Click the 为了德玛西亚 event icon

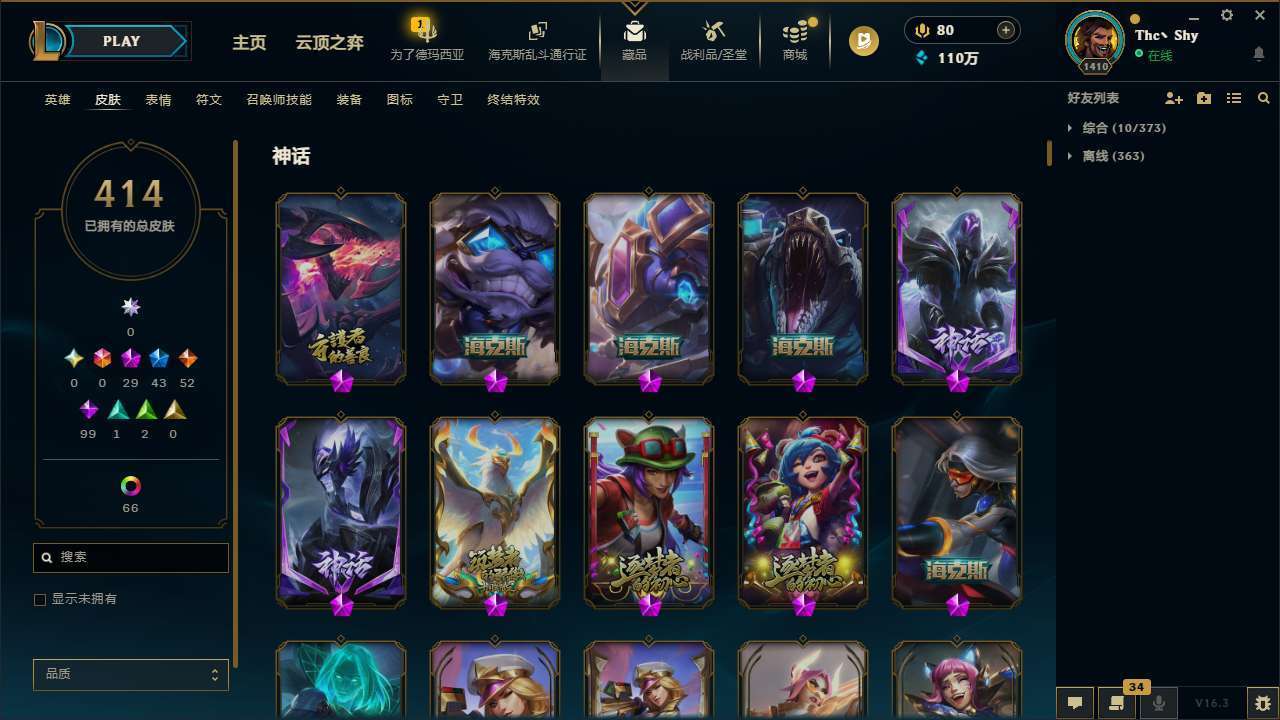coord(428,42)
